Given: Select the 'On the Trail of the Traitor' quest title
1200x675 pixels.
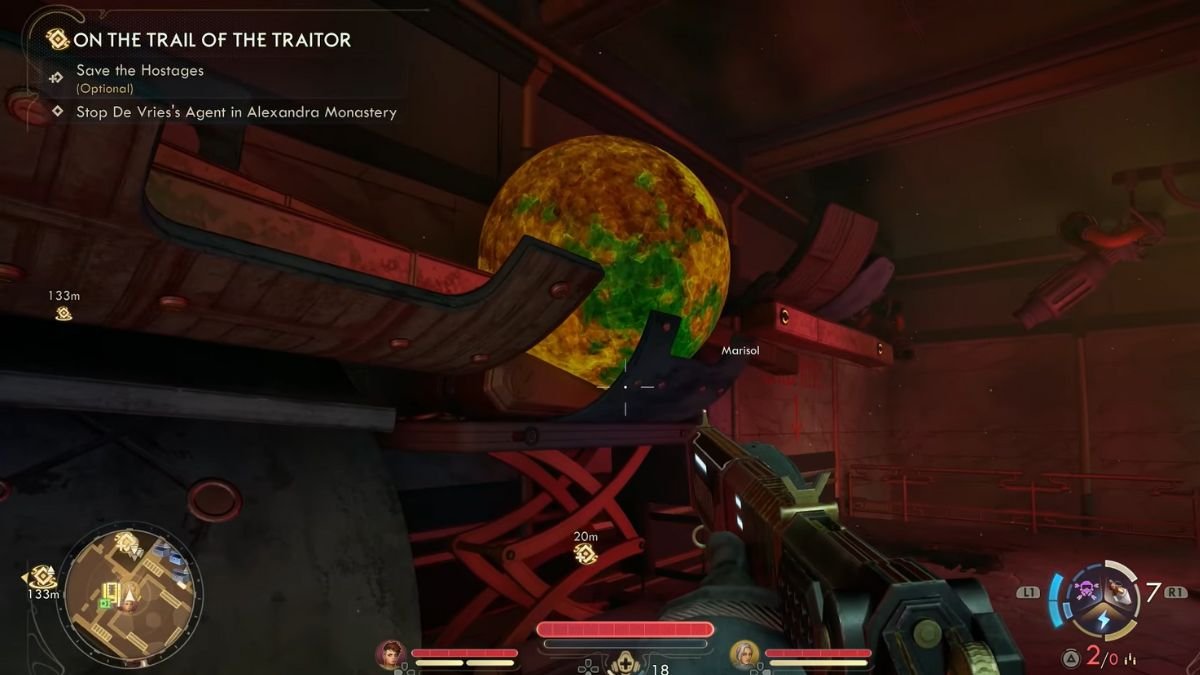Looking at the screenshot, I should coord(212,40).
